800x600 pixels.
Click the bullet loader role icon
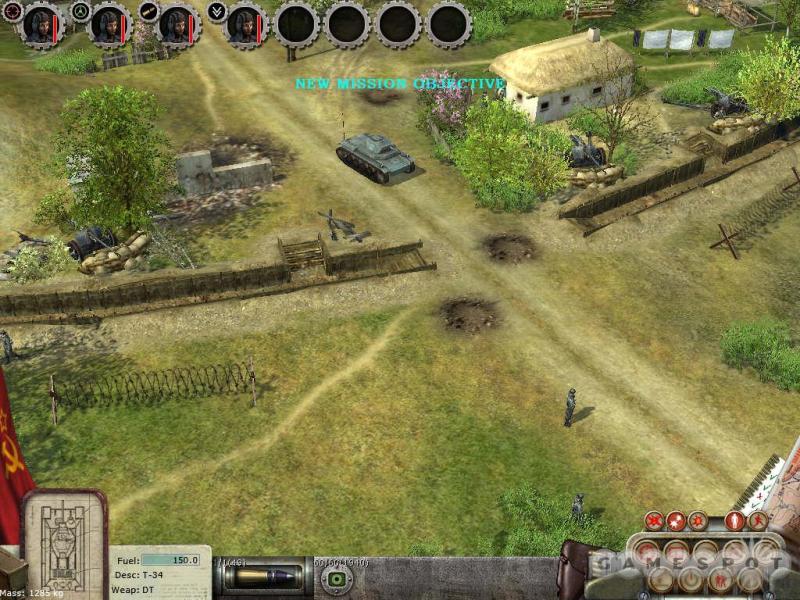(x=149, y=11)
